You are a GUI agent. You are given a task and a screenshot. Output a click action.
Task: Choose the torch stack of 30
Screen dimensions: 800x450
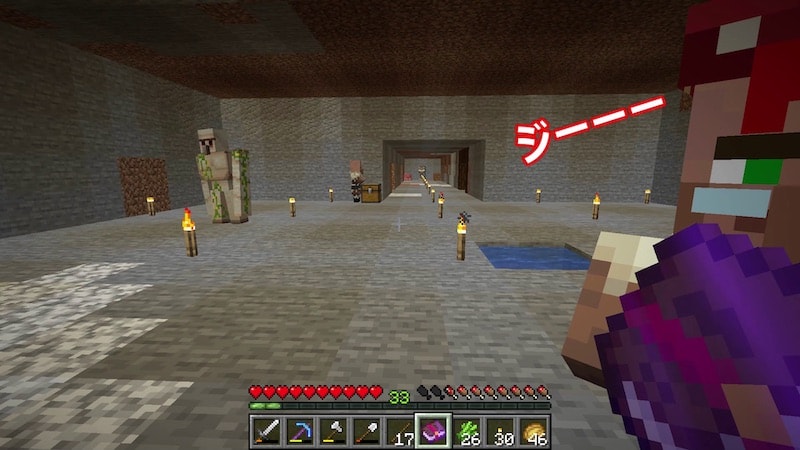click(500, 431)
